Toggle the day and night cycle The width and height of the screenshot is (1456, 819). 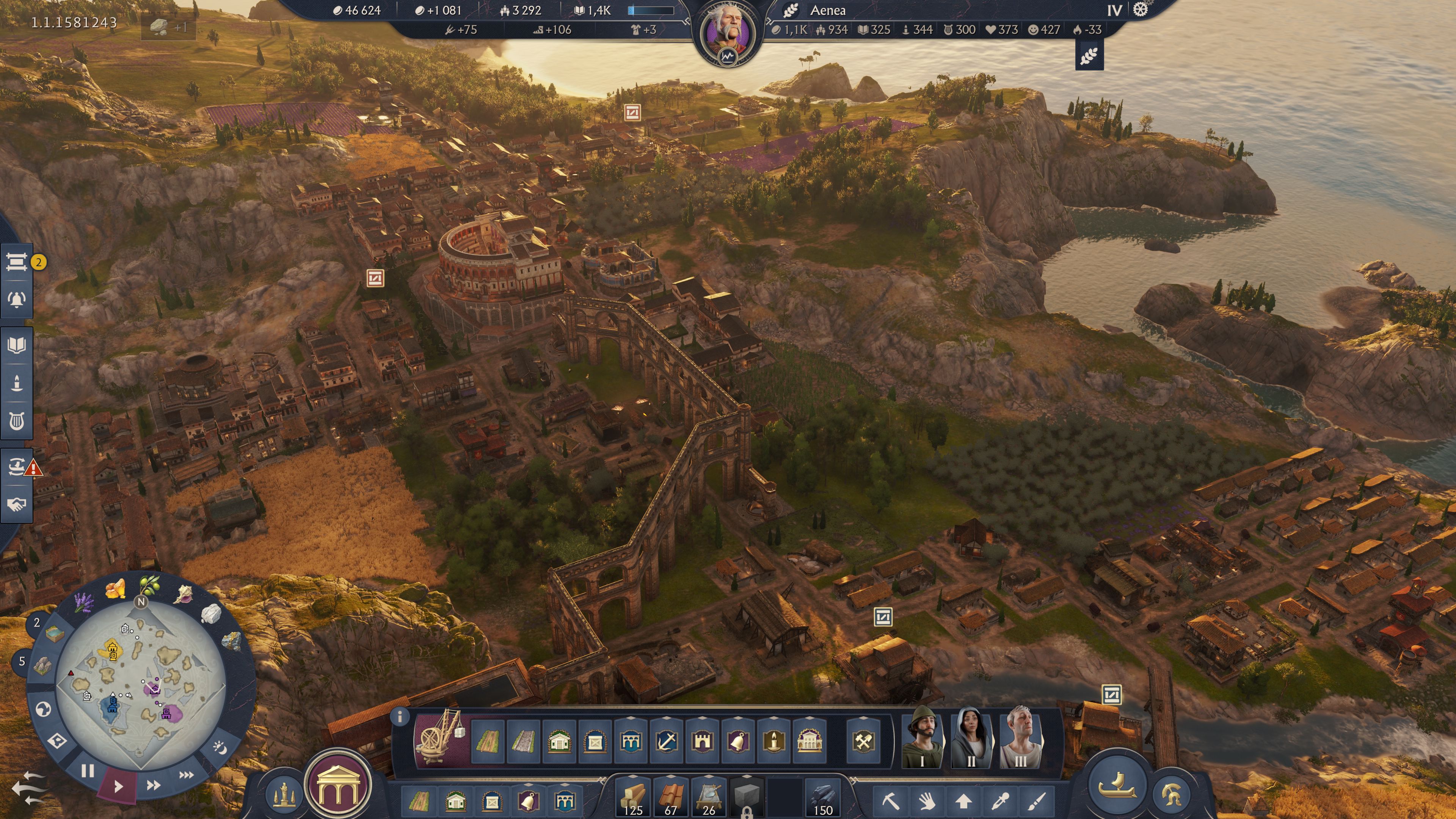[x=220, y=747]
